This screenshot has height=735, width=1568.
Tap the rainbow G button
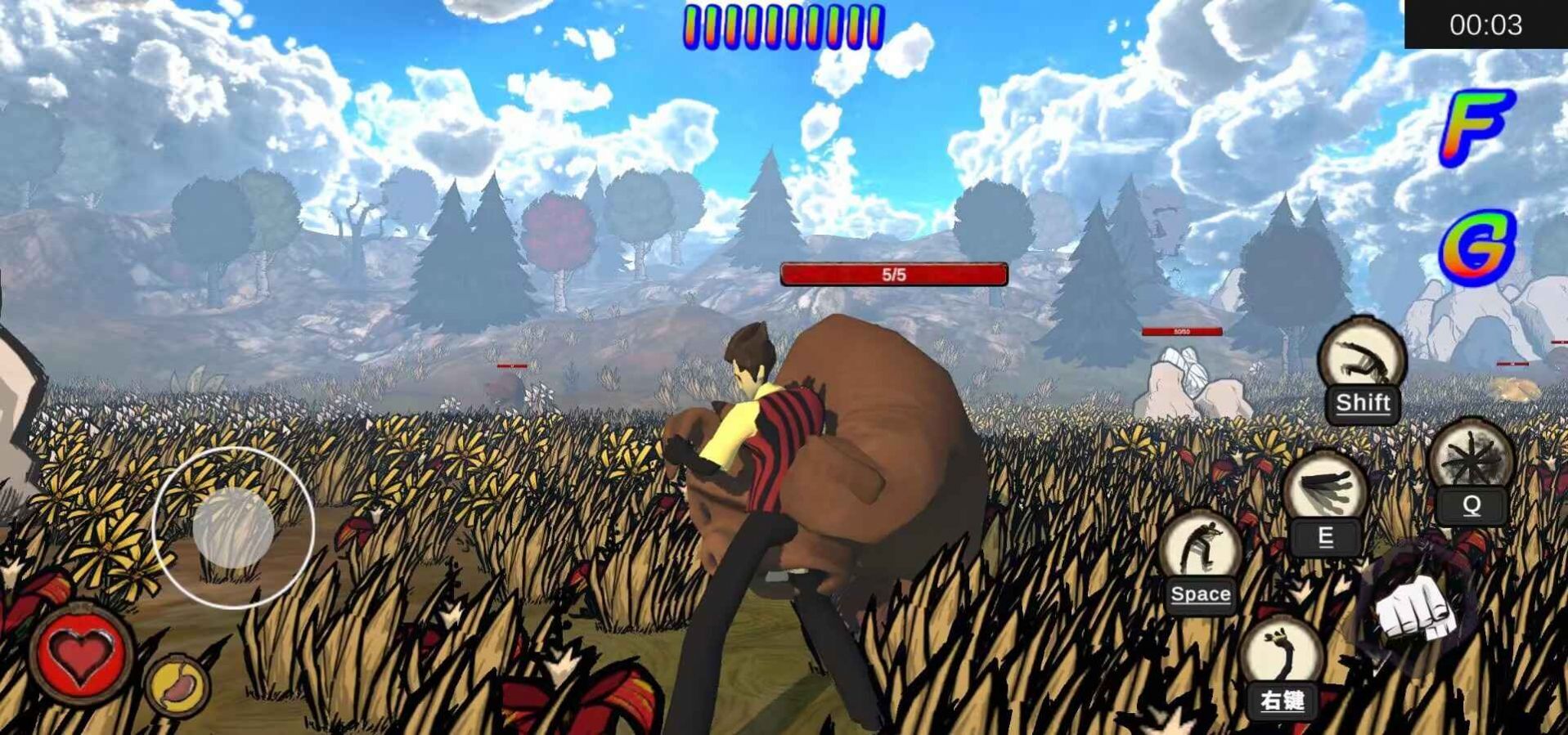[1476, 247]
